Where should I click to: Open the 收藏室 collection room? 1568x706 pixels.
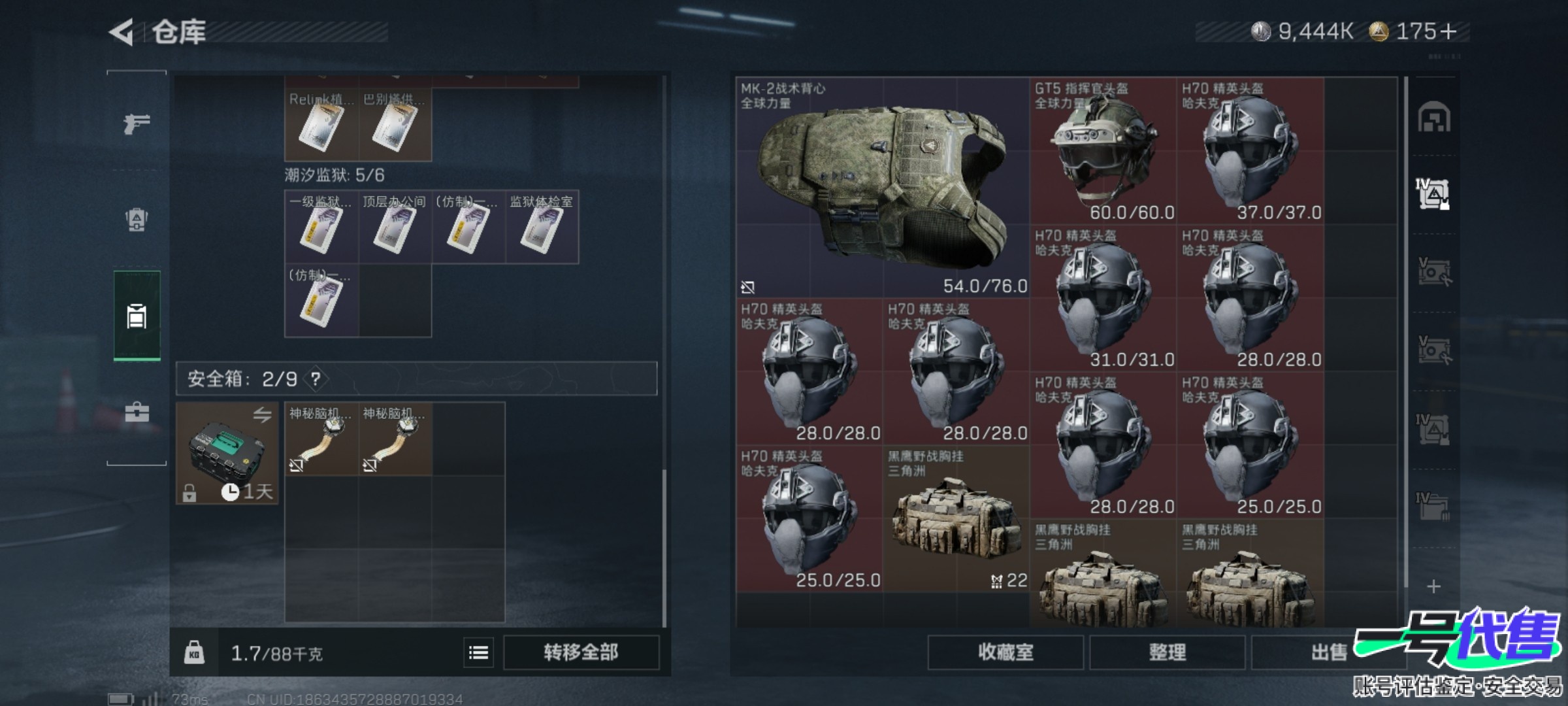click(1005, 652)
